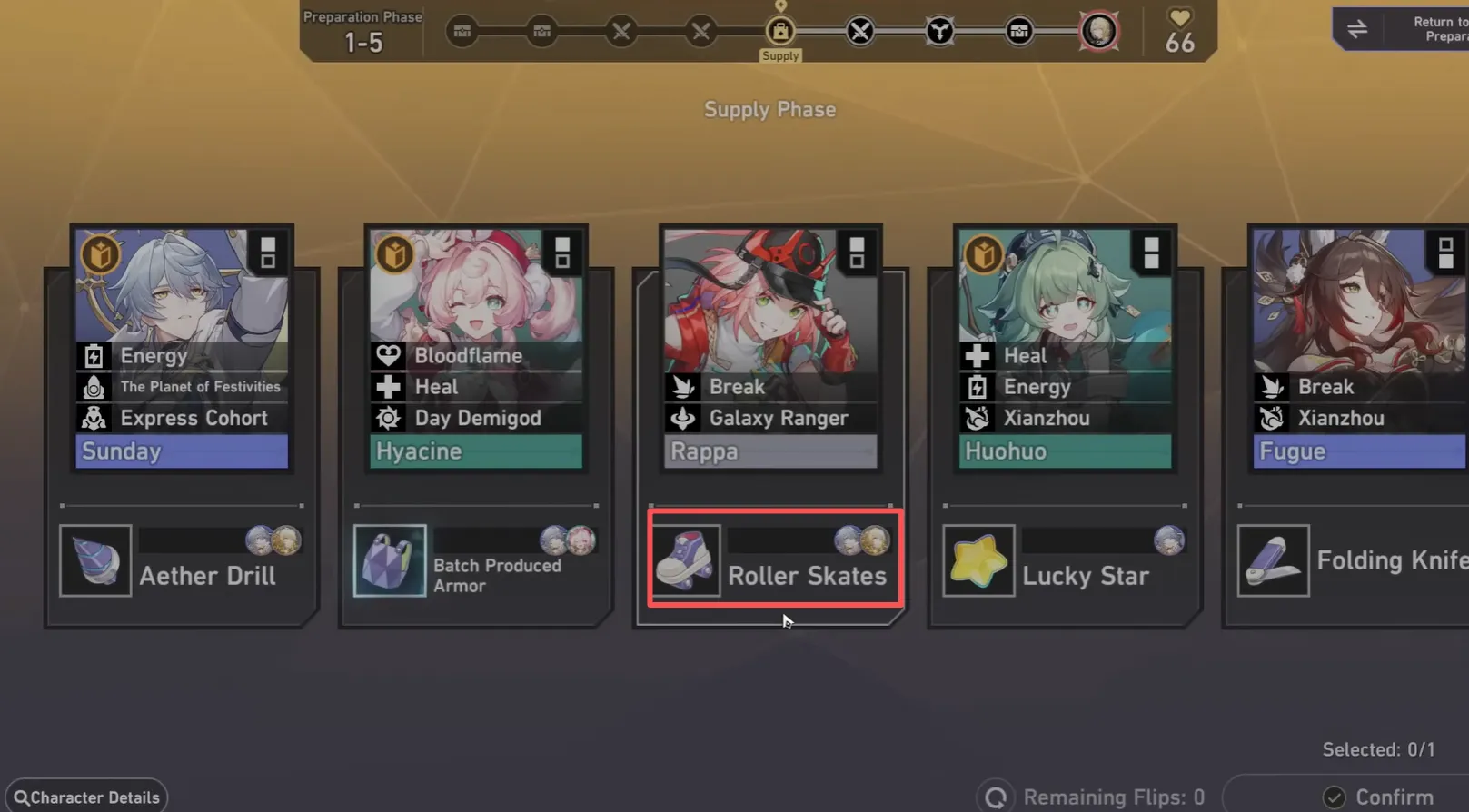Select the Supply briefcase node on the path
The width and height of the screenshot is (1469, 812).
(780, 32)
